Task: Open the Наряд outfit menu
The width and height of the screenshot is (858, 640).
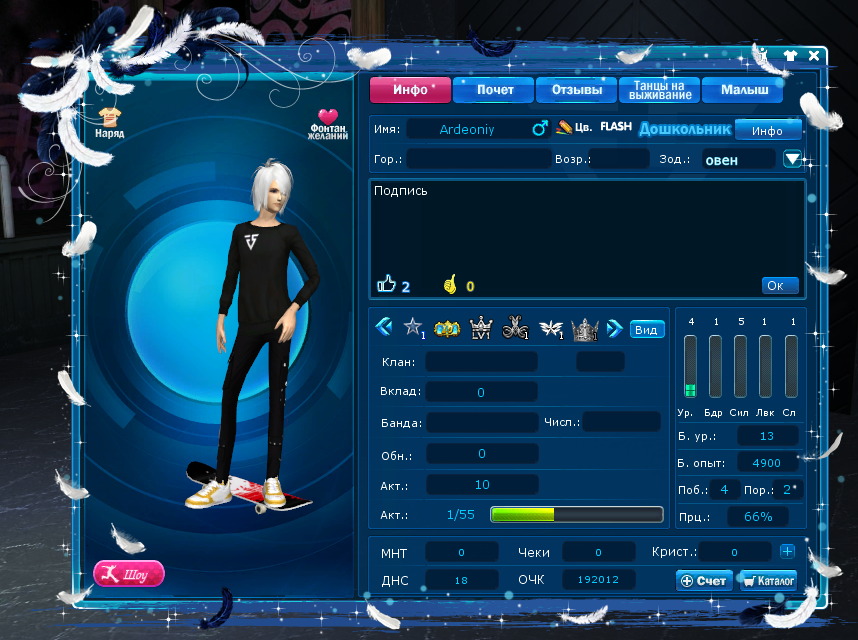Action: tap(109, 122)
